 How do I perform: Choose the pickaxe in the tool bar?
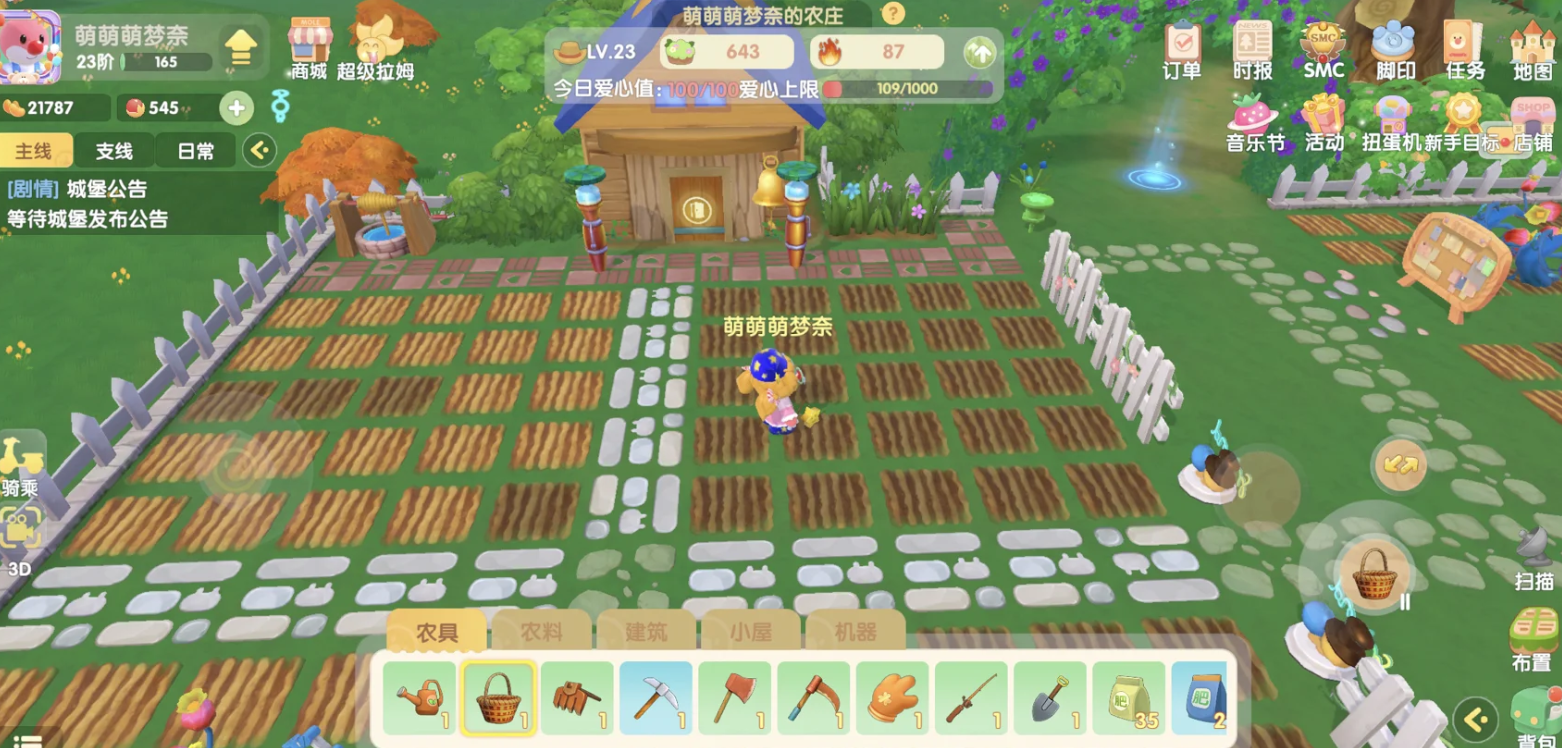655,697
